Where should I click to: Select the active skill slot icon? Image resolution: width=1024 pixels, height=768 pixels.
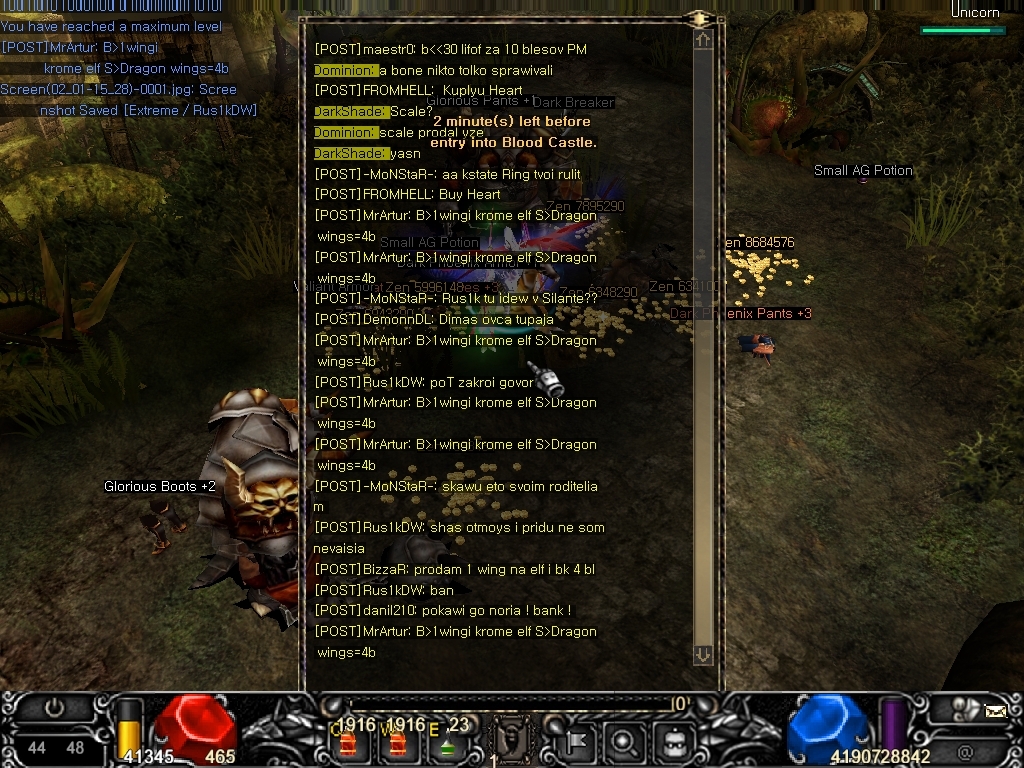coord(511,741)
